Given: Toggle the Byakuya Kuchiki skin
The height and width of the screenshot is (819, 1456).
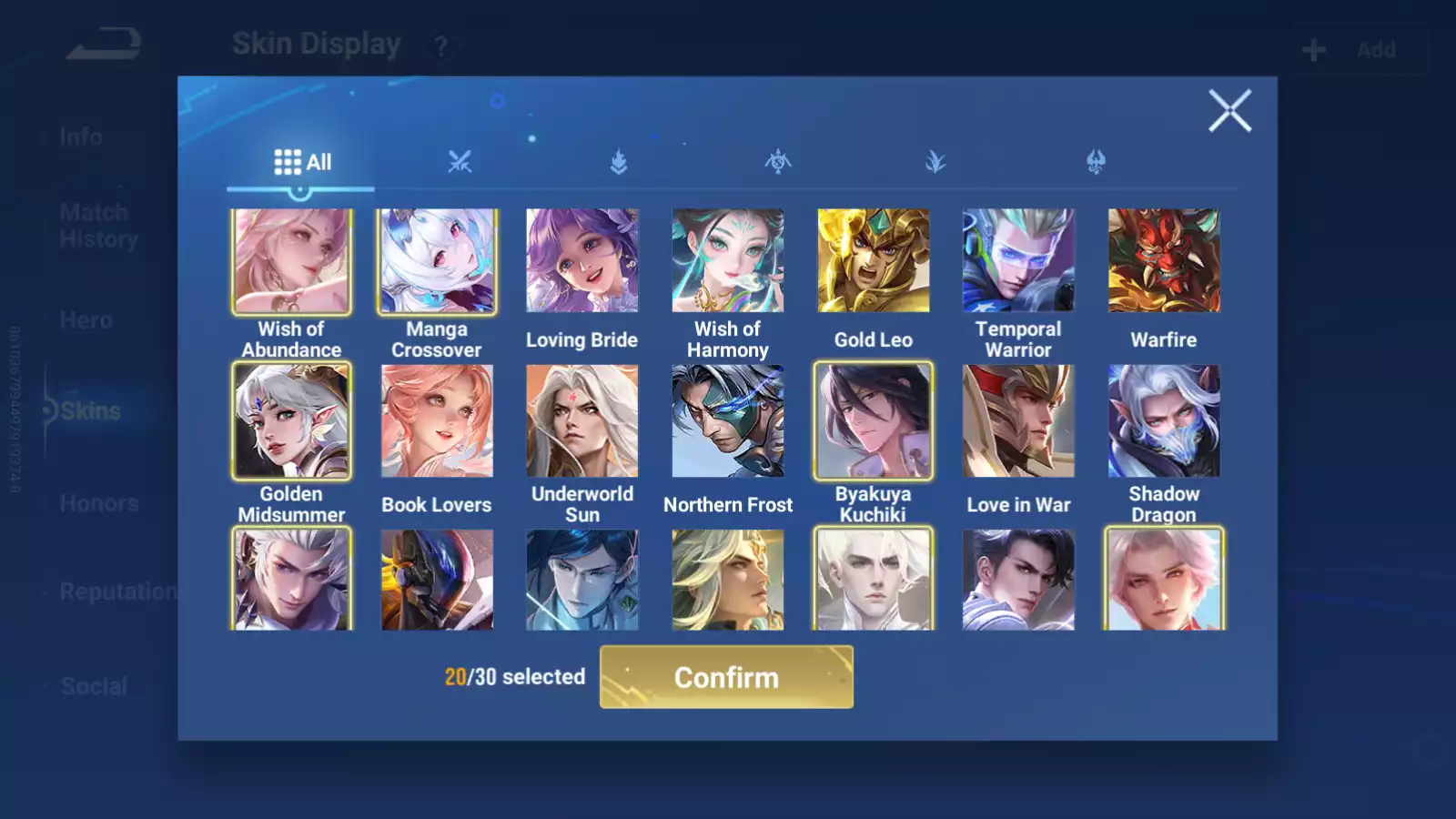Looking at the screenshot, I should click(x=874, y=421).
